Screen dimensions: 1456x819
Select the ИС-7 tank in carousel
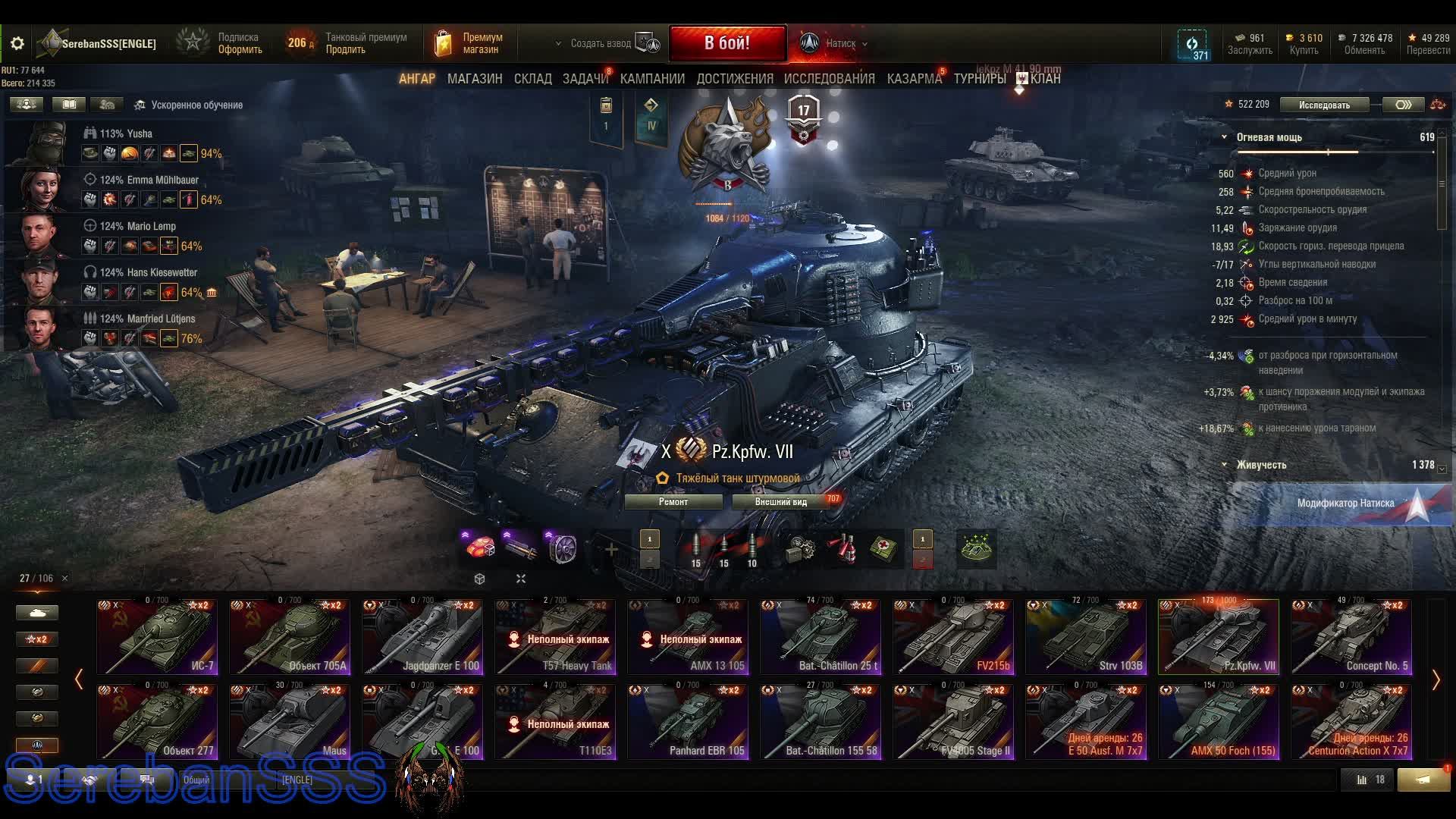pos(157,637)
